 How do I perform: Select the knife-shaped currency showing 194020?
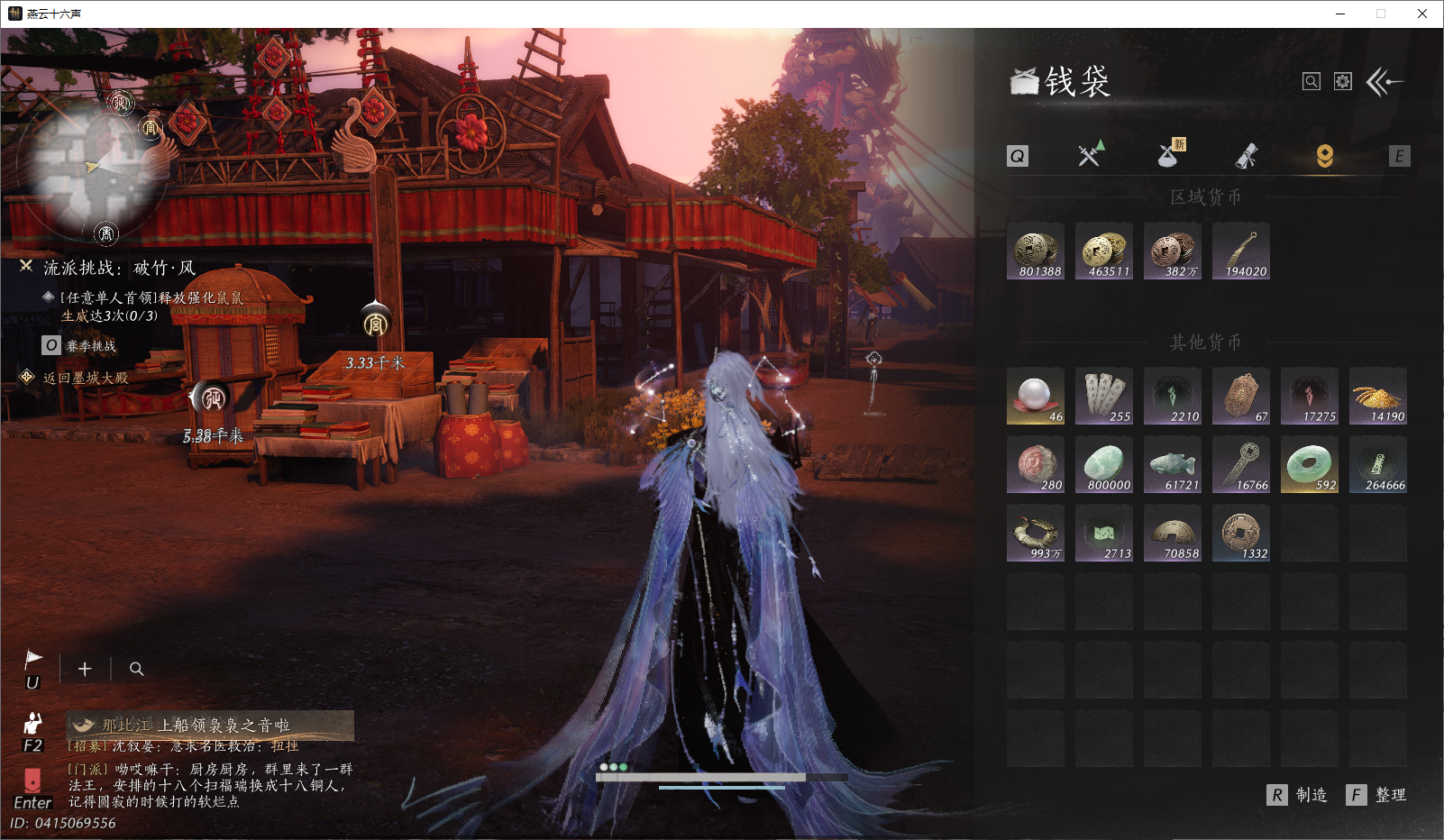pos(1241,251)
